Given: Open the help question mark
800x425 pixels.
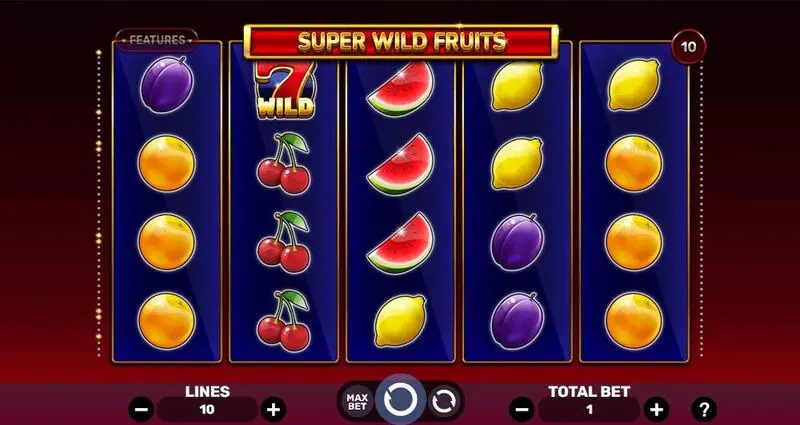Looking at the screenshot, I should pos(705,408).
